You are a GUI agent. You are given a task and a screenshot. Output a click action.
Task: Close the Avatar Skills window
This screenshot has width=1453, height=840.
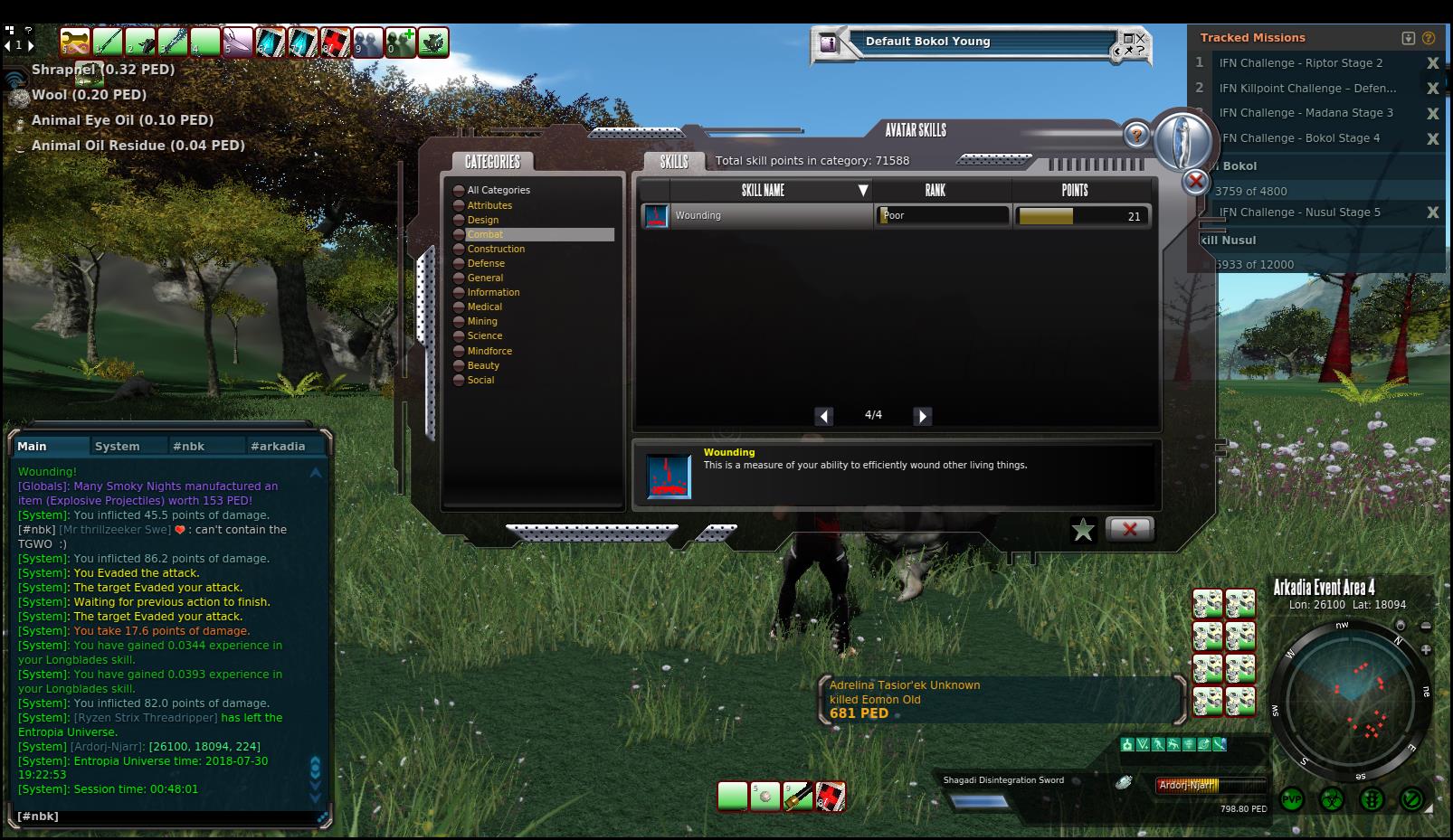(1129, 529)
